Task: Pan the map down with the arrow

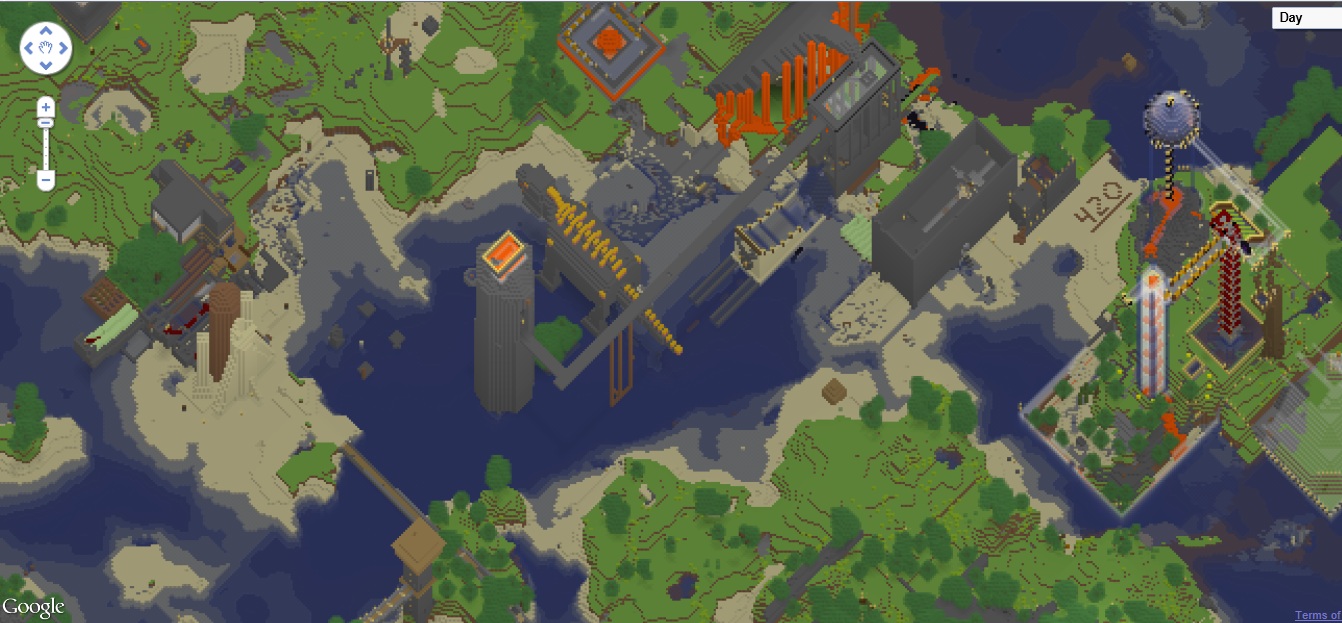Action: coord(45,66)
